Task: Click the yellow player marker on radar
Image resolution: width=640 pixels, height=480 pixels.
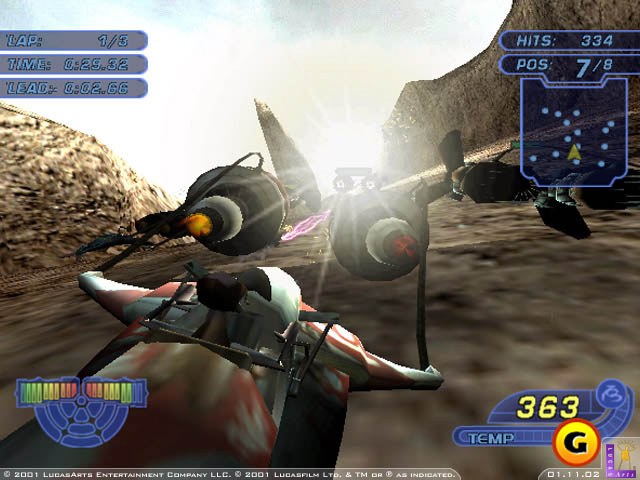Action: click(x=573, y=153)
